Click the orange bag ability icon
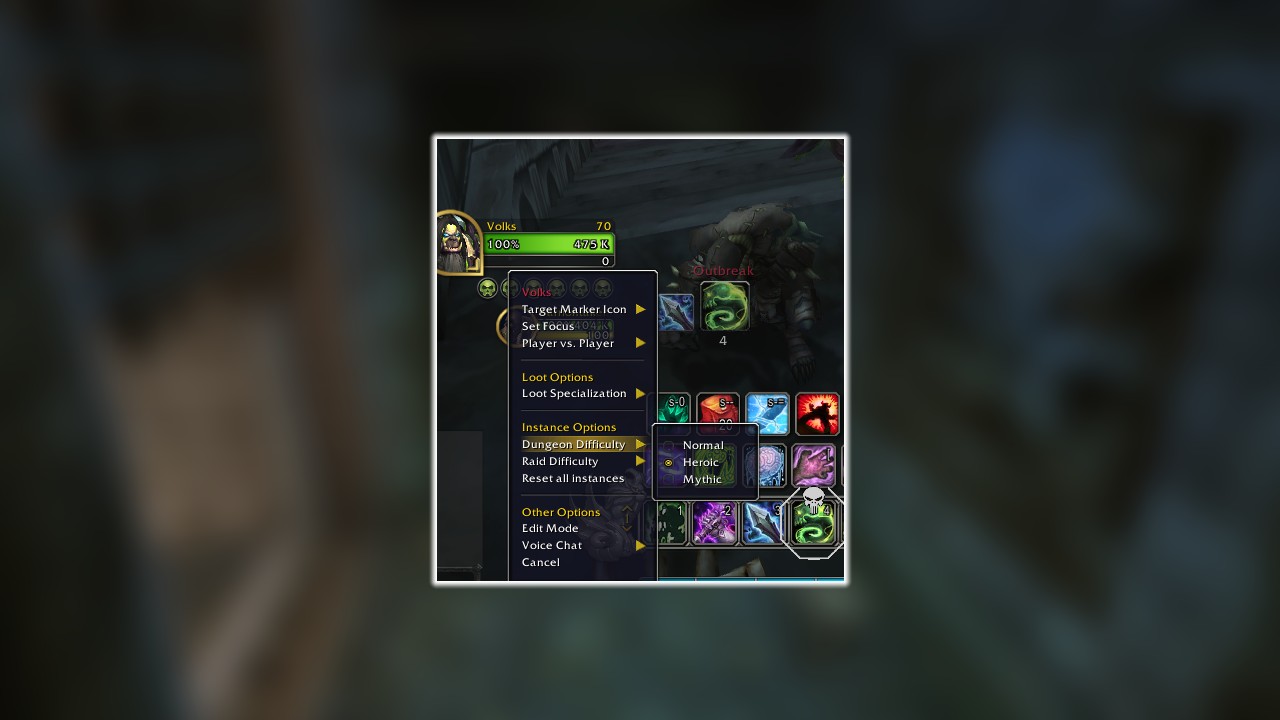 [718, 414]
